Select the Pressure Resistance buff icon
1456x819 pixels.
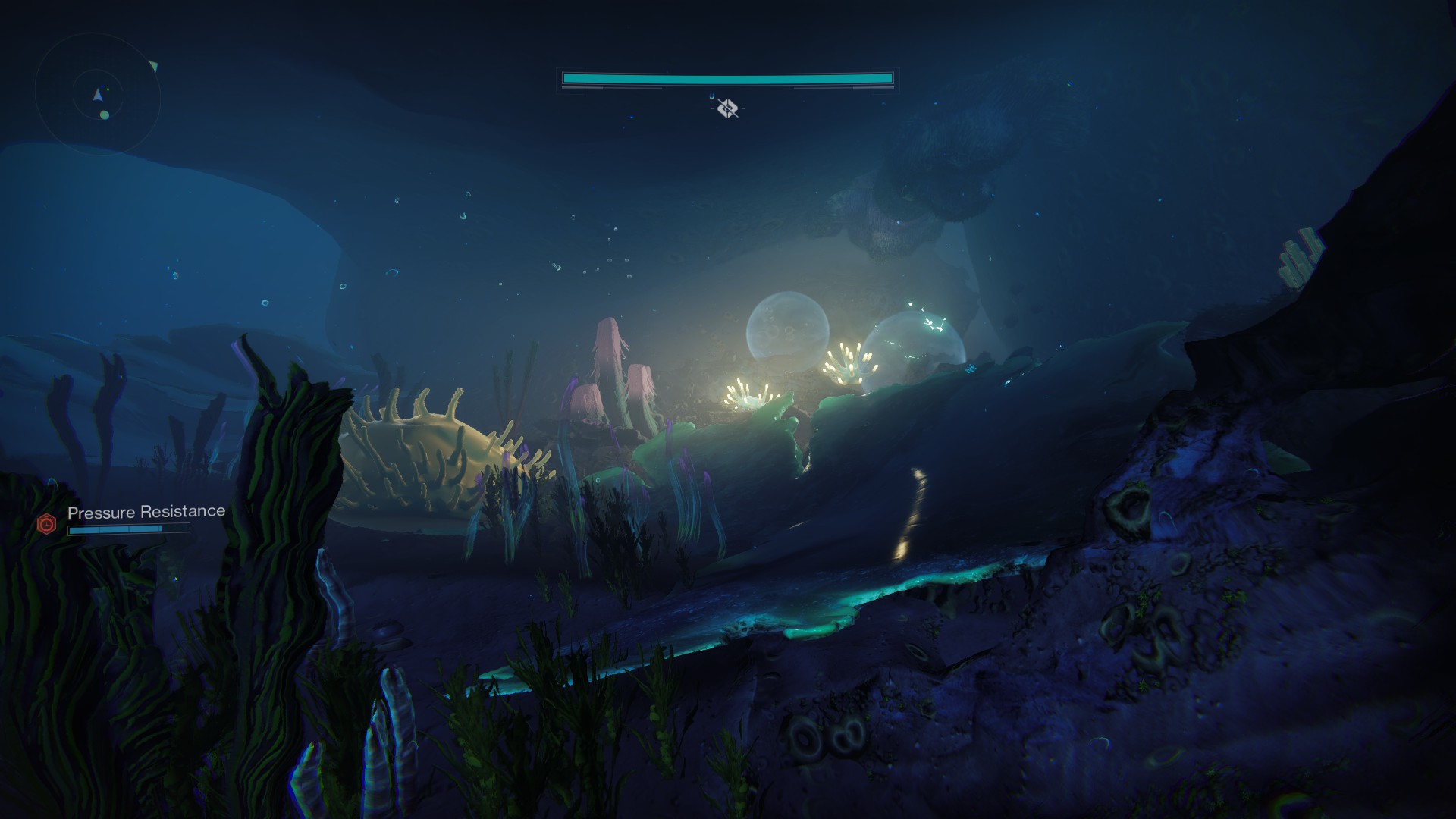coord(47,523)
